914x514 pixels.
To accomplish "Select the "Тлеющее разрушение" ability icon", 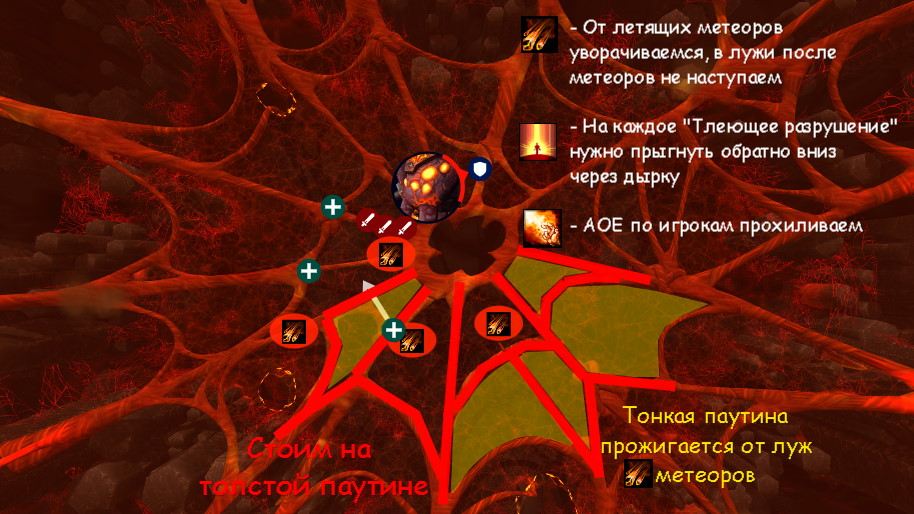I will click(539, 142).
